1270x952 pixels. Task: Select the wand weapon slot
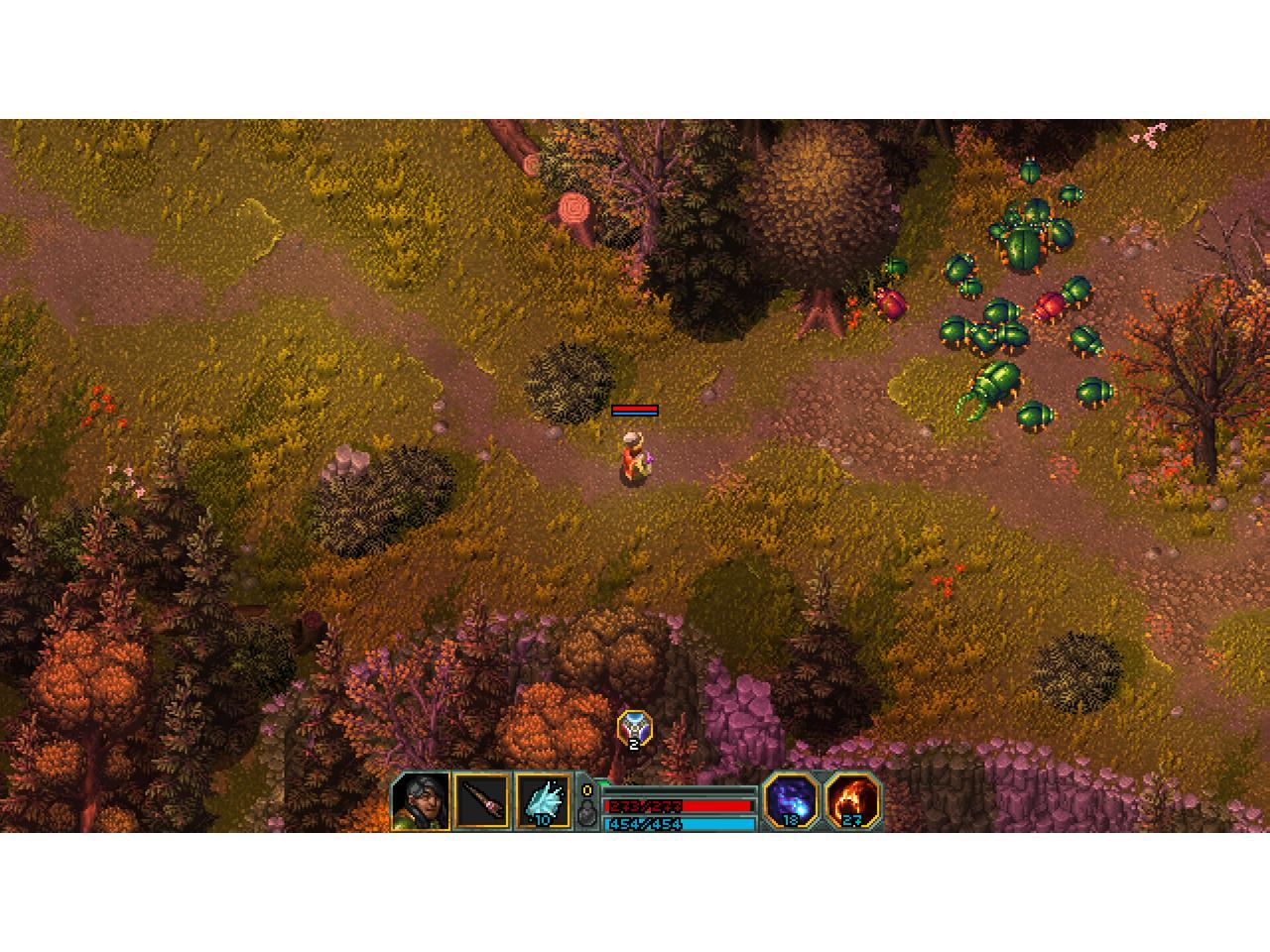pos(481,801)
